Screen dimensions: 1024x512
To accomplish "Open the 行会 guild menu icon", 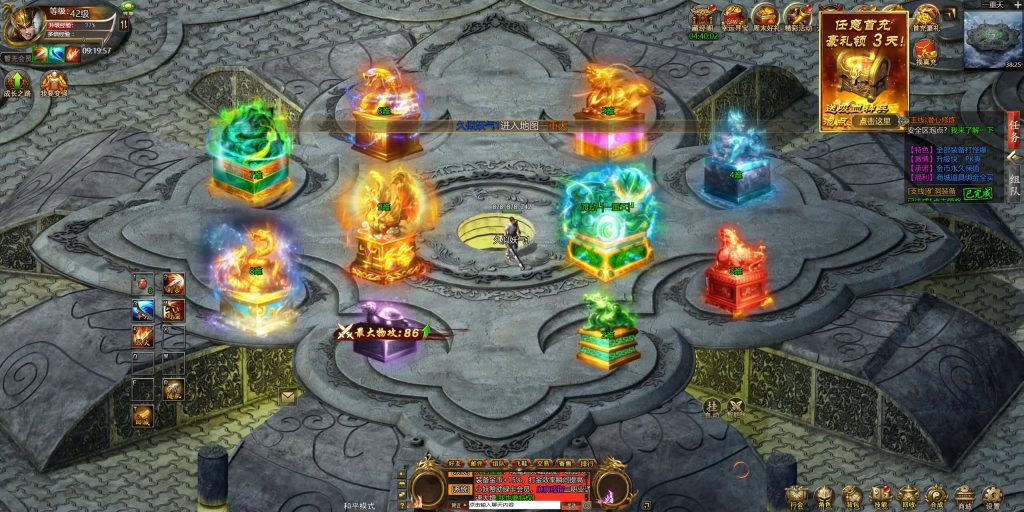I will coord(796,496).
